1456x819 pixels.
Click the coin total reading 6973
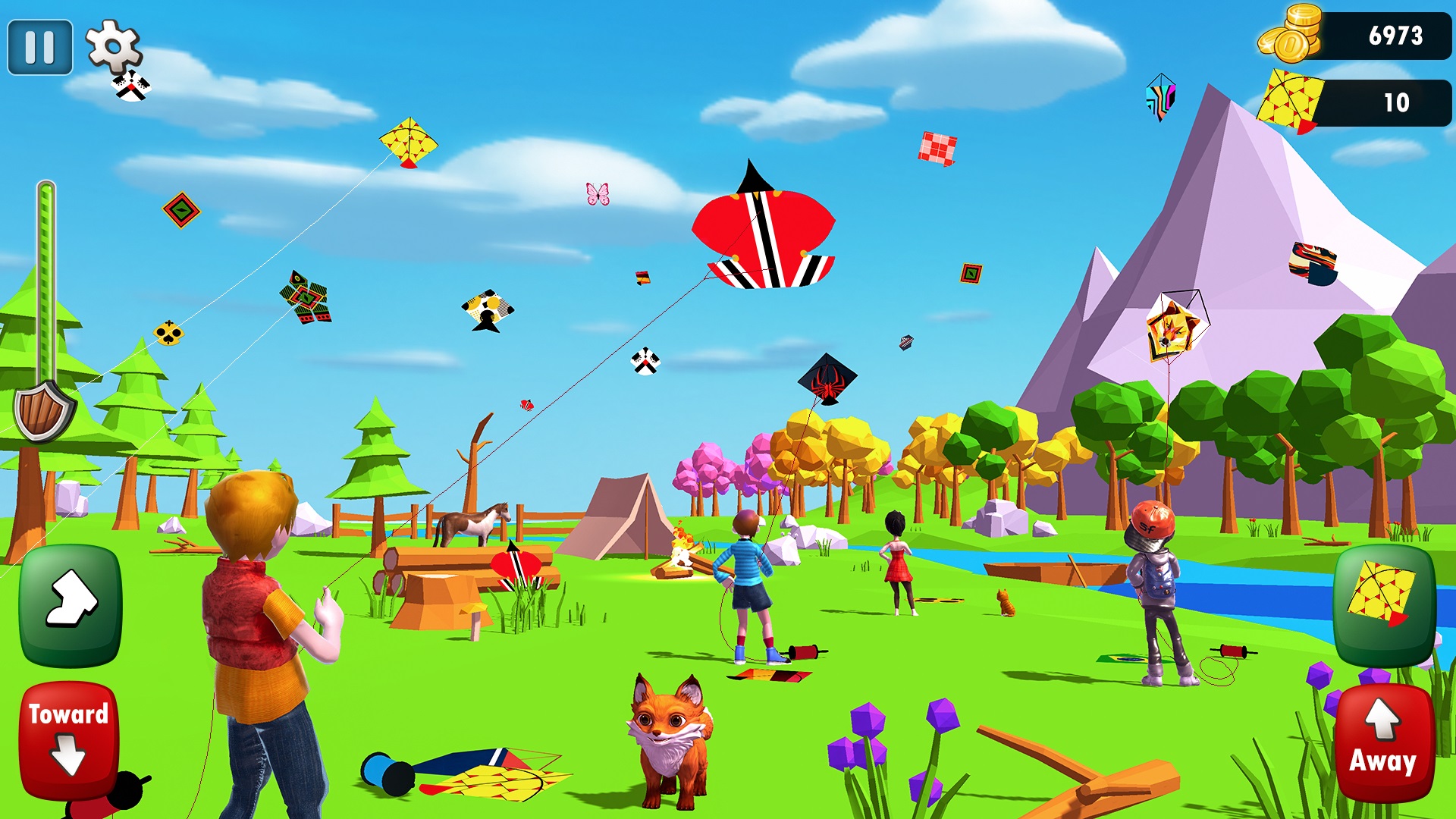[x=1398, y=34]
